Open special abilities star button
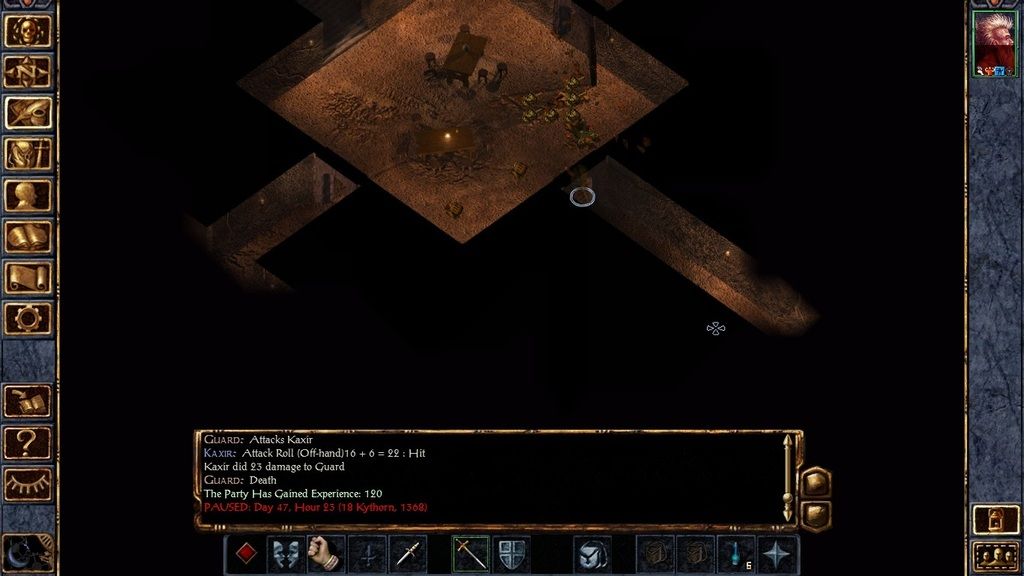Viewport: 1024px width, 576px height. 778,554
